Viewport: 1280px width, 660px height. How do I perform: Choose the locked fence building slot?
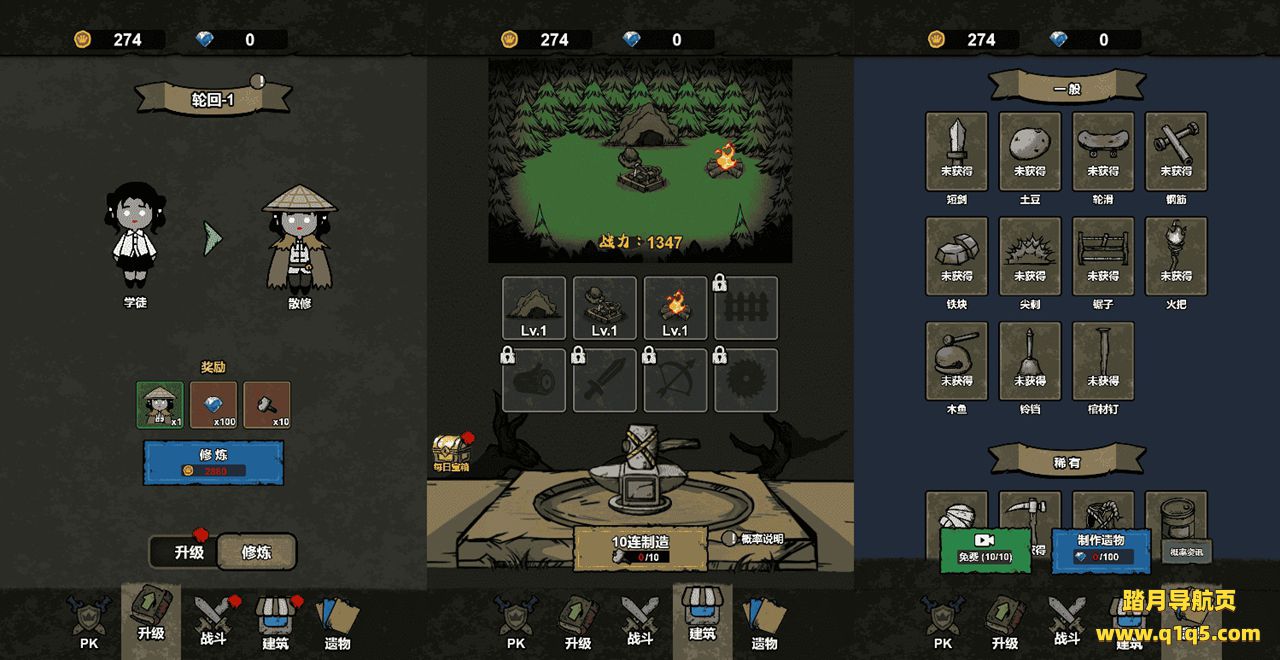click(x=746, y=308)
